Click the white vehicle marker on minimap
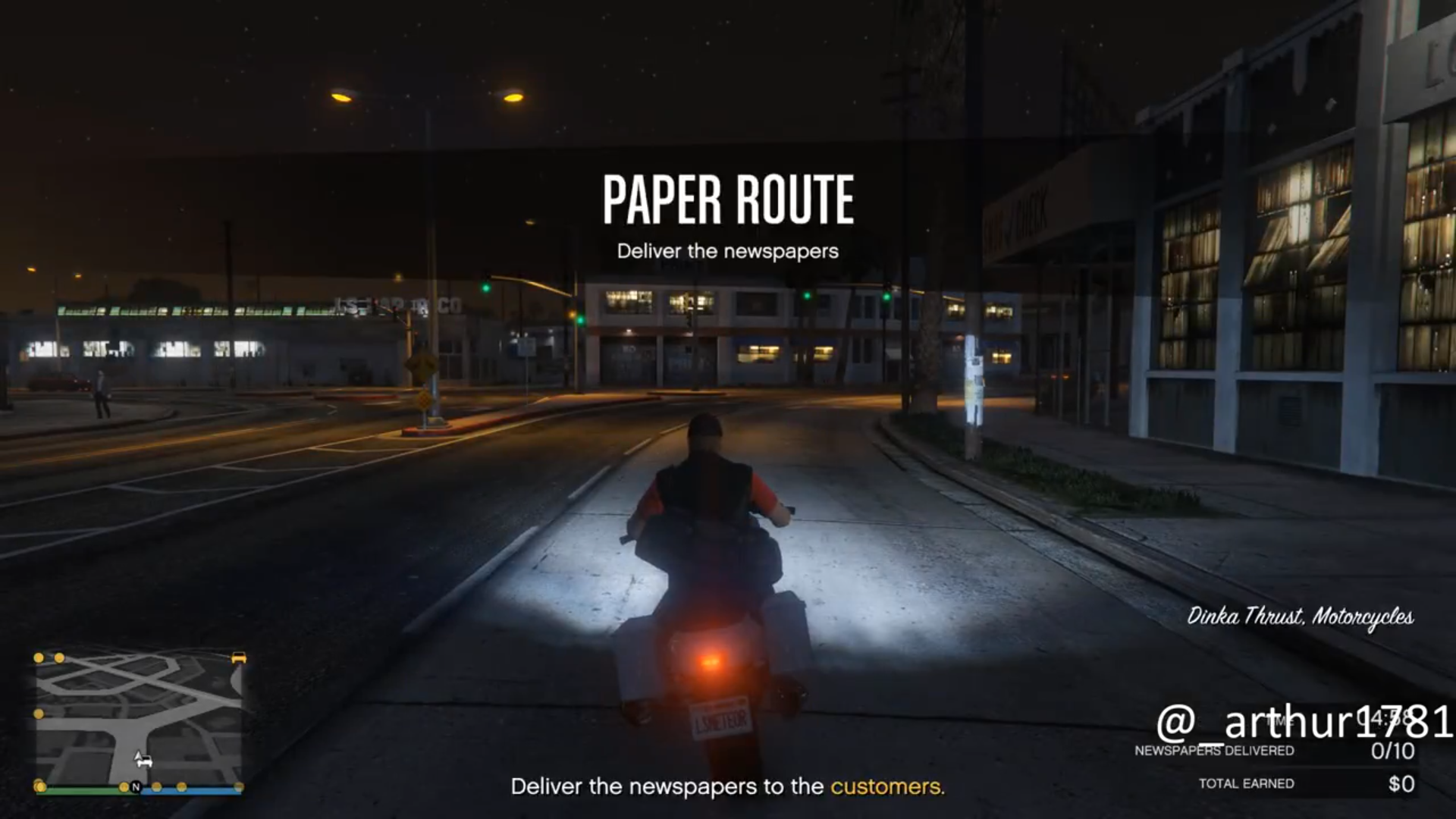 click(142, 759)
